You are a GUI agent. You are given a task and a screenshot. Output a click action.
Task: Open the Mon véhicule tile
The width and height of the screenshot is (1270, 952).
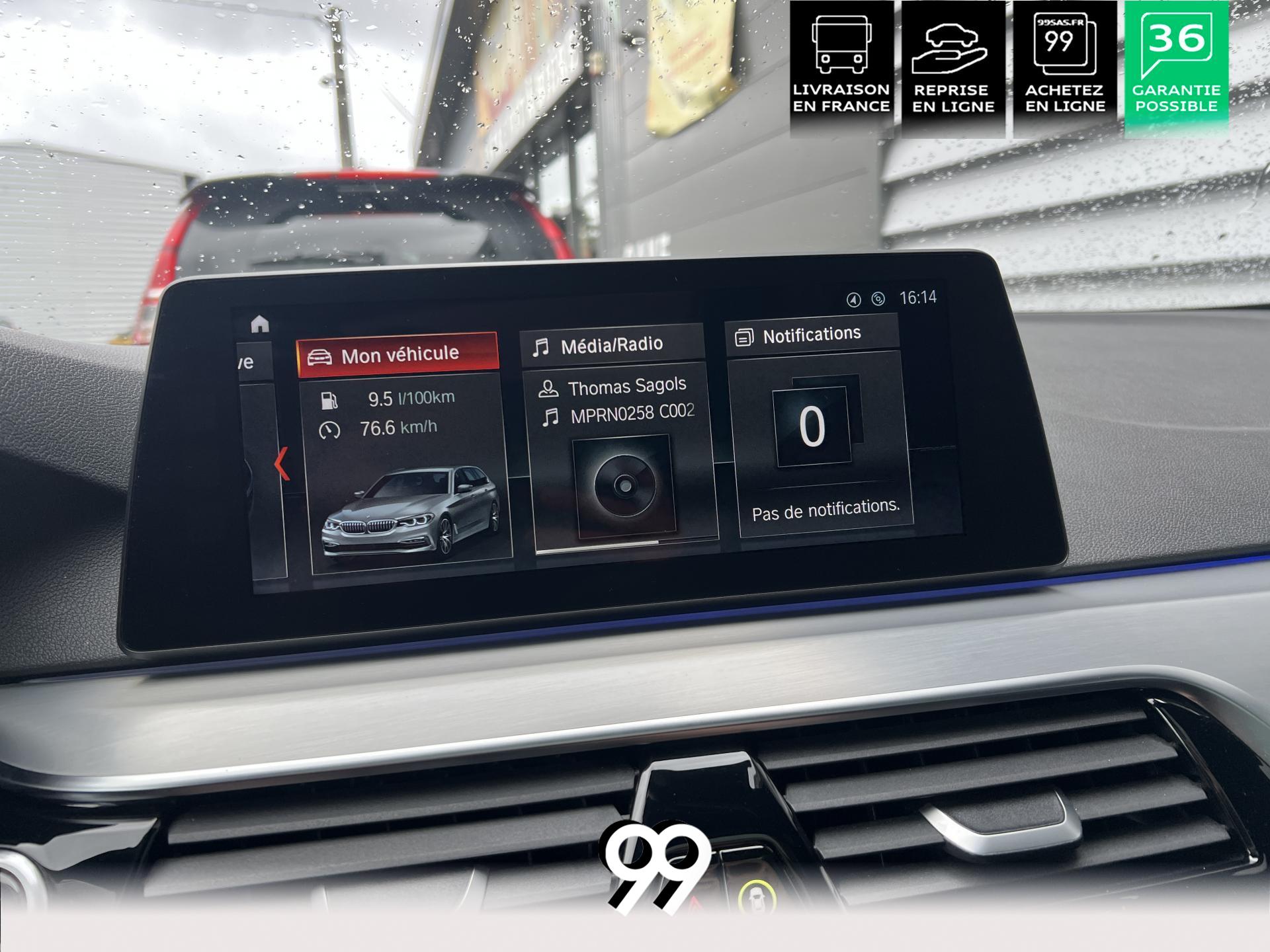(x=398, y=355)
